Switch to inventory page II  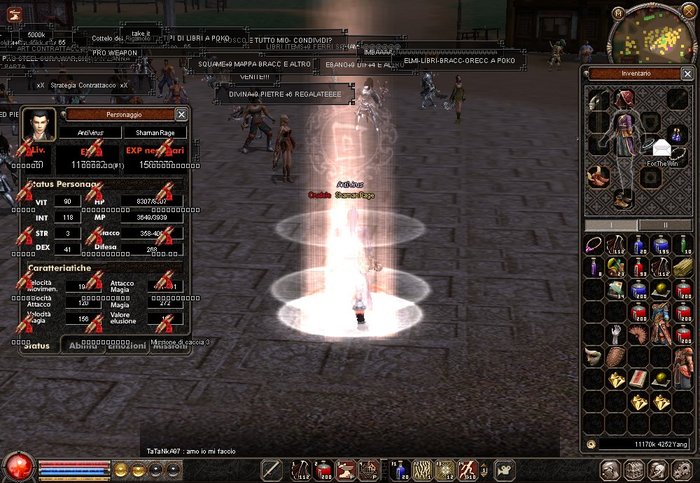pyautogui.click(x=665, y=225)
